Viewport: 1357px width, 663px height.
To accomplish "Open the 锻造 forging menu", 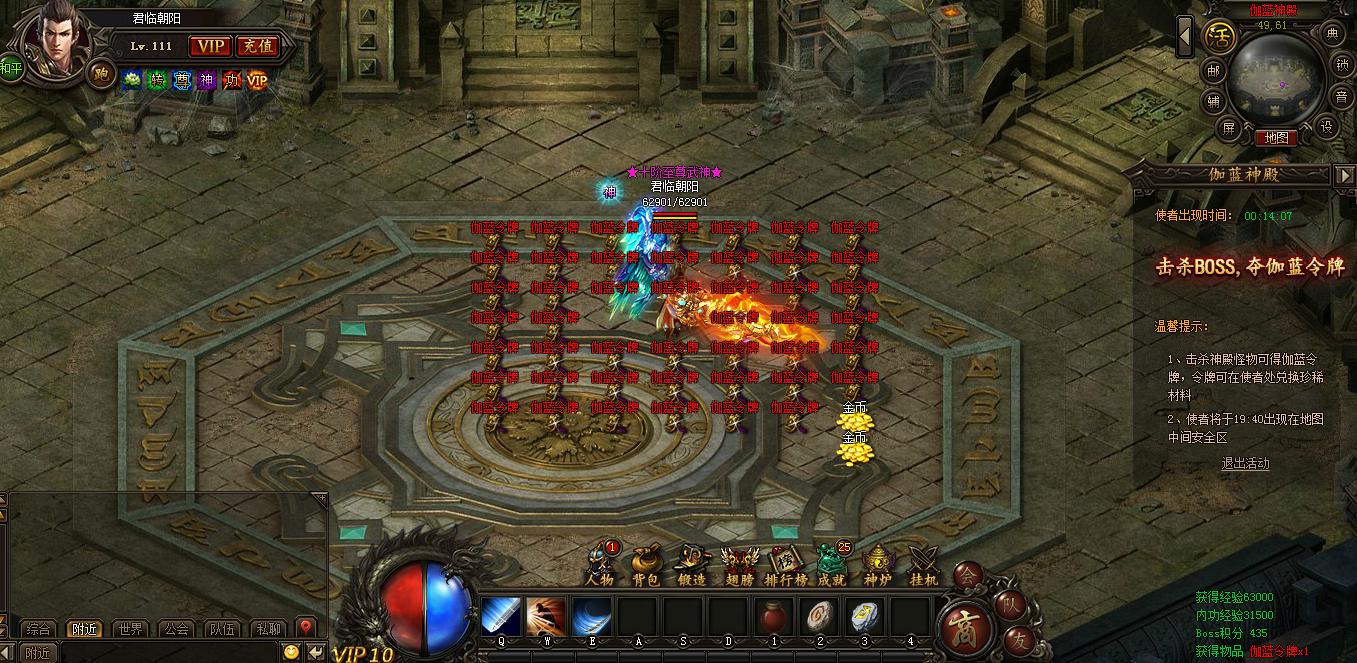I will (x=692, y=565).
